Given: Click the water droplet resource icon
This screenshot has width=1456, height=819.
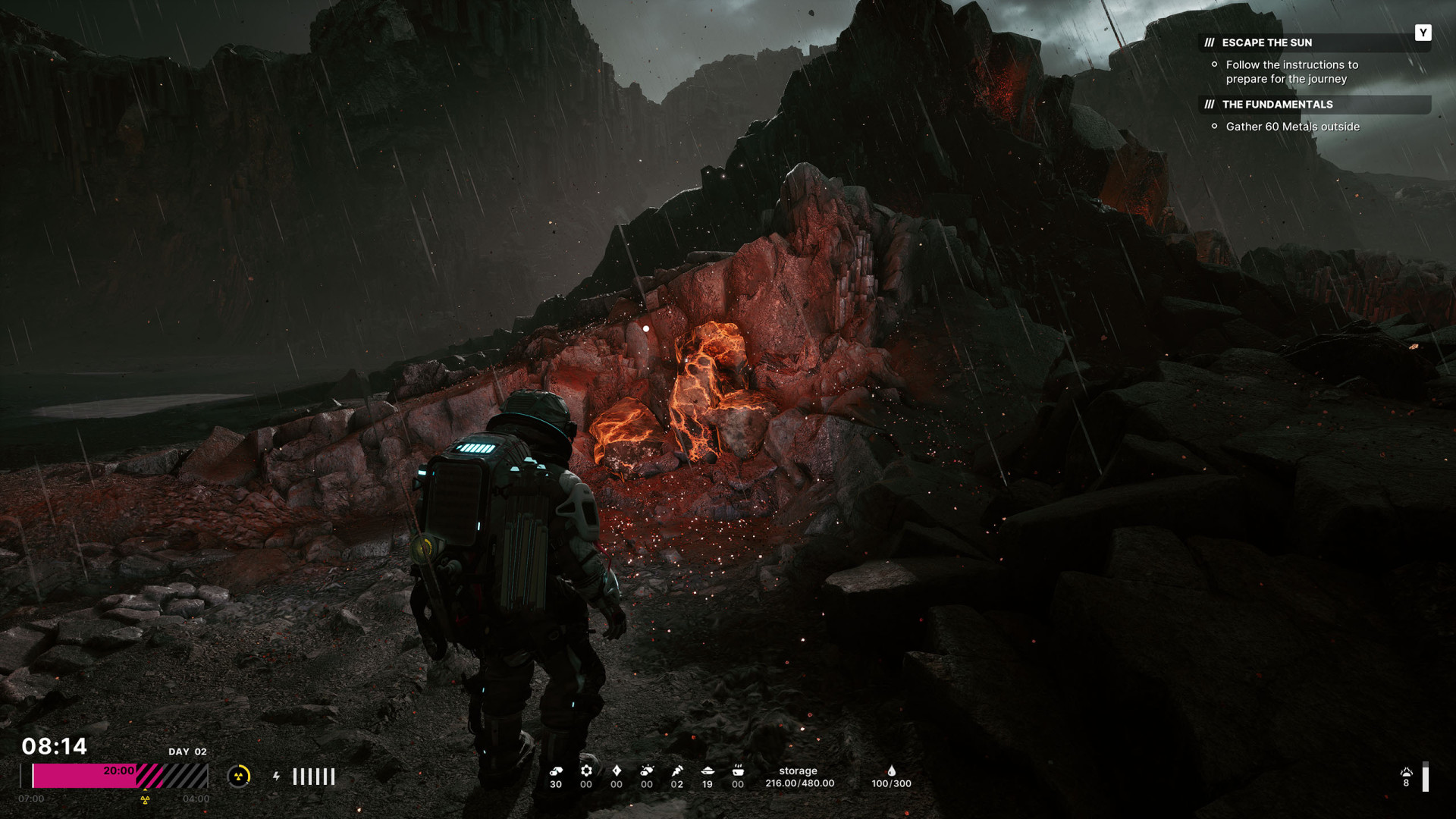Looking at the screenshot, I should [x=891, y=770].
